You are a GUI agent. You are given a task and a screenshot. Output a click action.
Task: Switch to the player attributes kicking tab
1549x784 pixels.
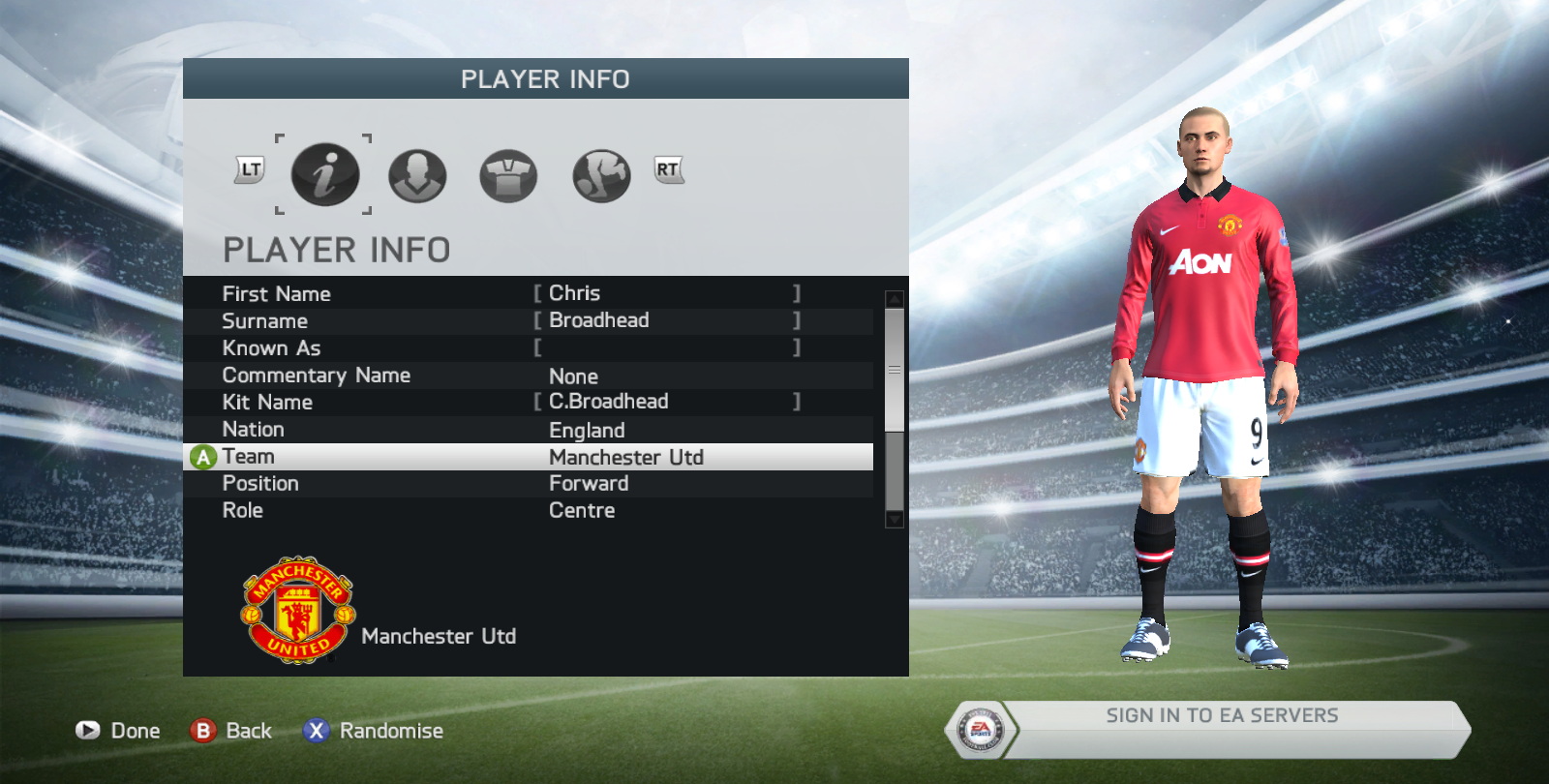[x=601, y=176]
